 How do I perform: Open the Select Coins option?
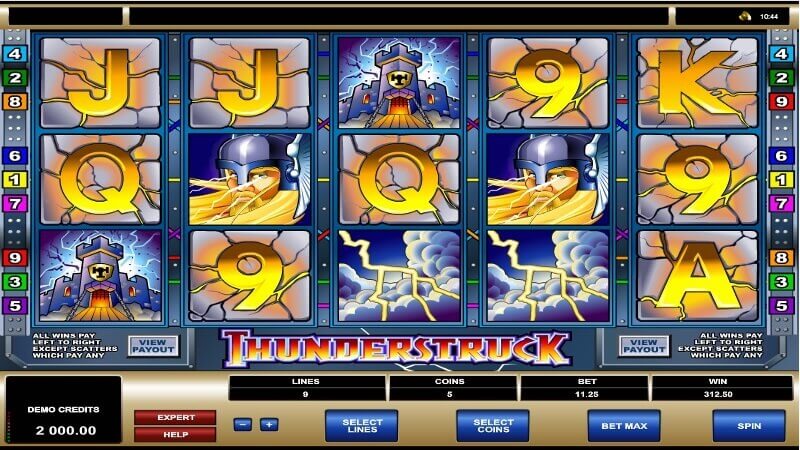tap(493, 425)
